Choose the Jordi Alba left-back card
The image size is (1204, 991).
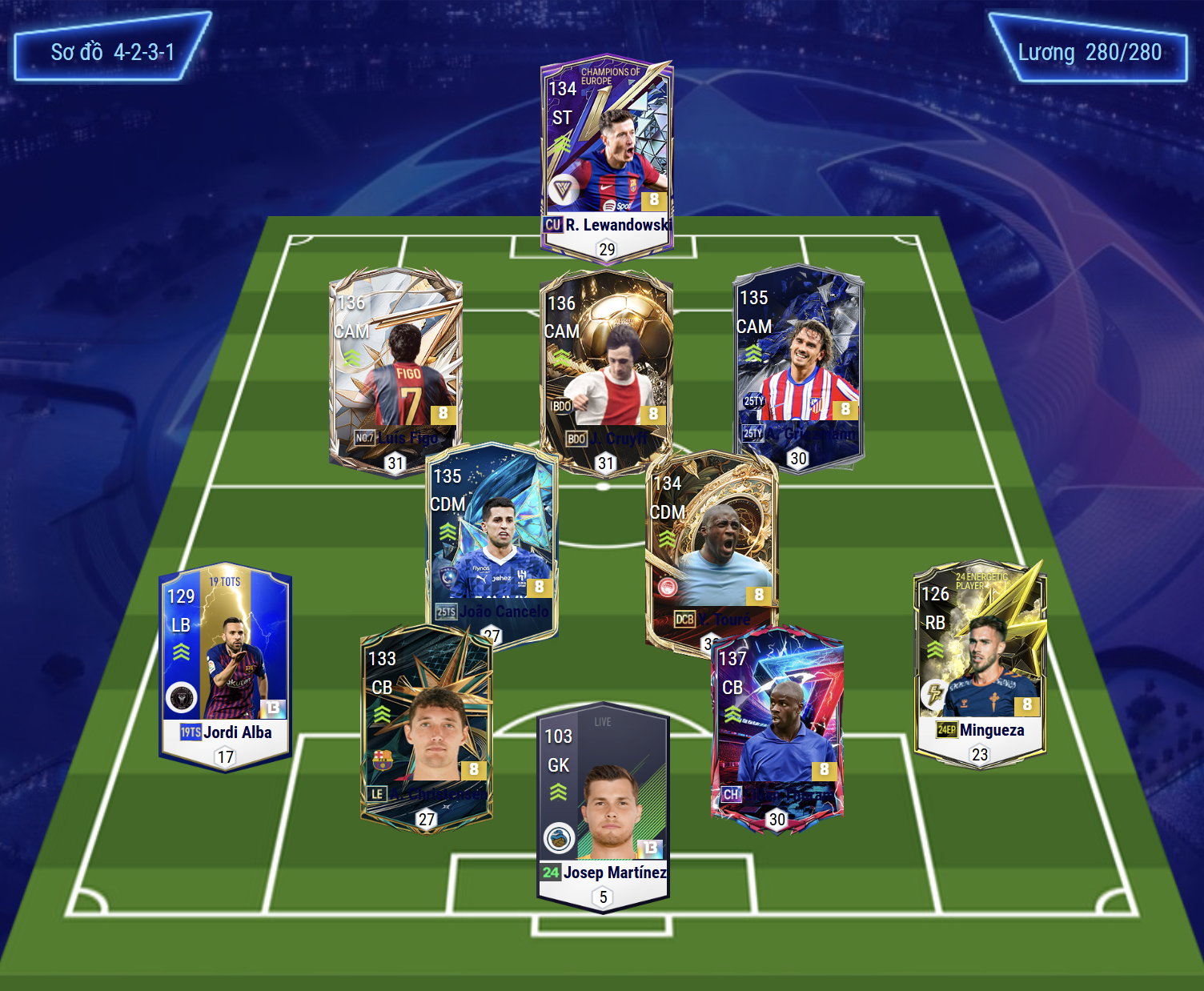coord(225,664)
